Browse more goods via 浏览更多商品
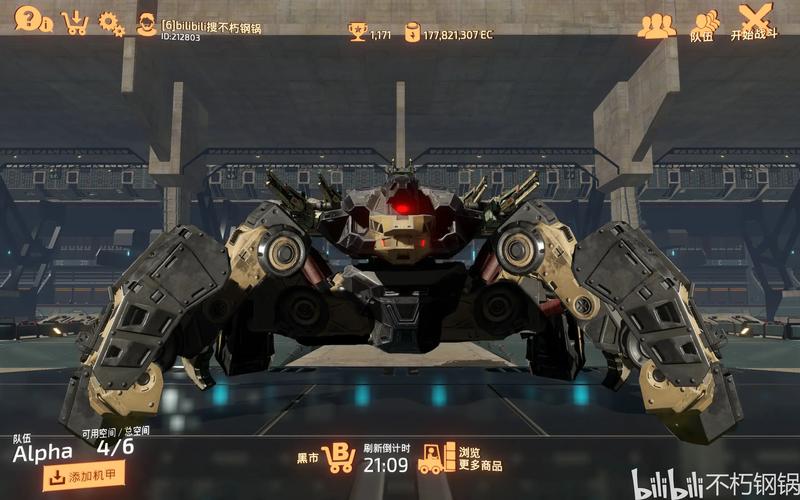The width and height of the screenshot is (800, 500). 460,458
